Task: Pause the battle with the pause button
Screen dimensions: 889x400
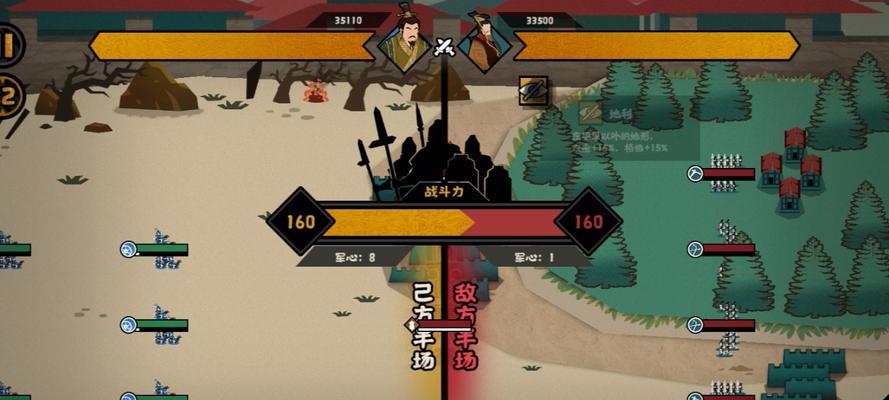Action: pos(9,47)
